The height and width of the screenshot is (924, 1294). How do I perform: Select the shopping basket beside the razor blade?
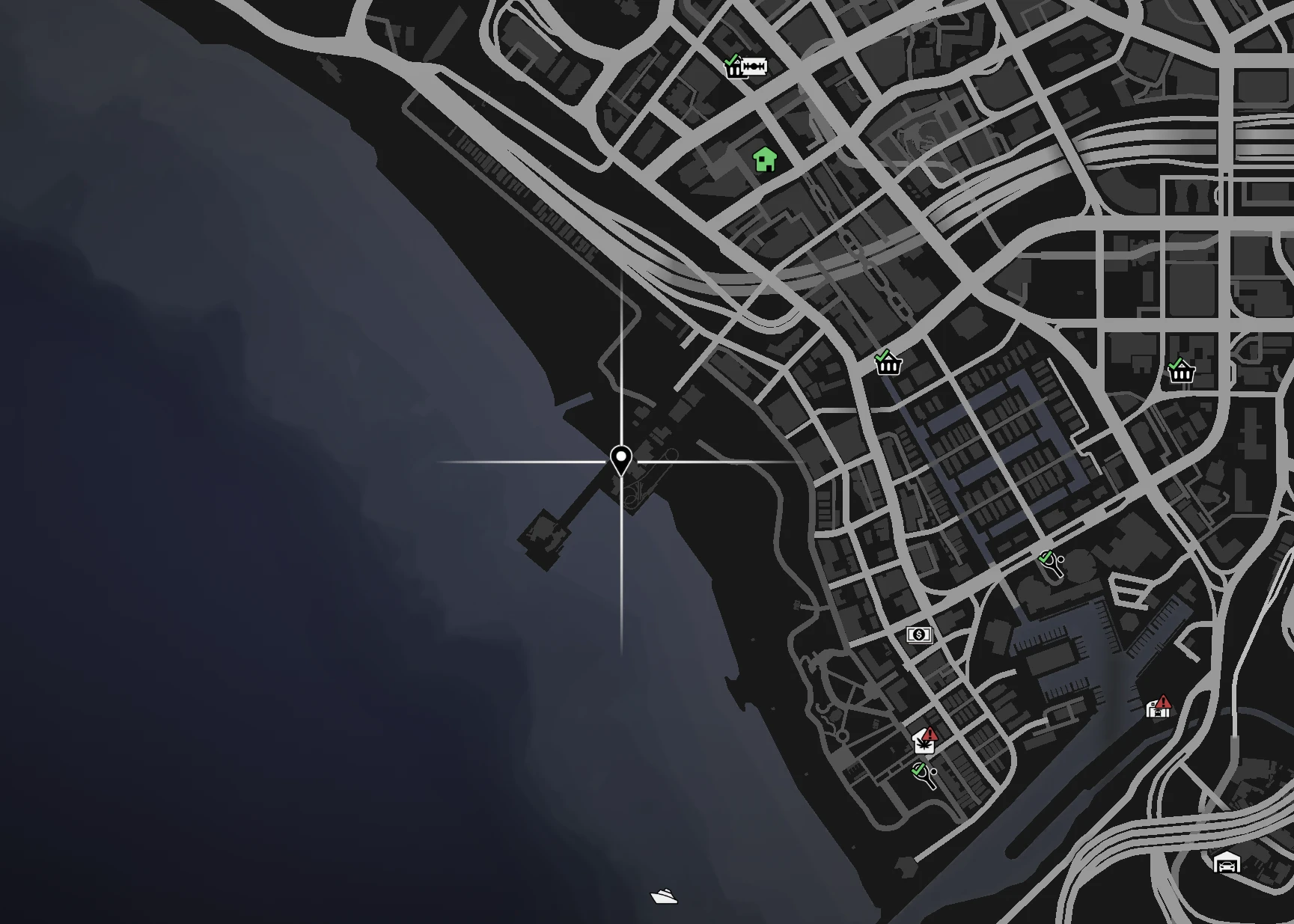pyautogui.click(x=733, y=67)
